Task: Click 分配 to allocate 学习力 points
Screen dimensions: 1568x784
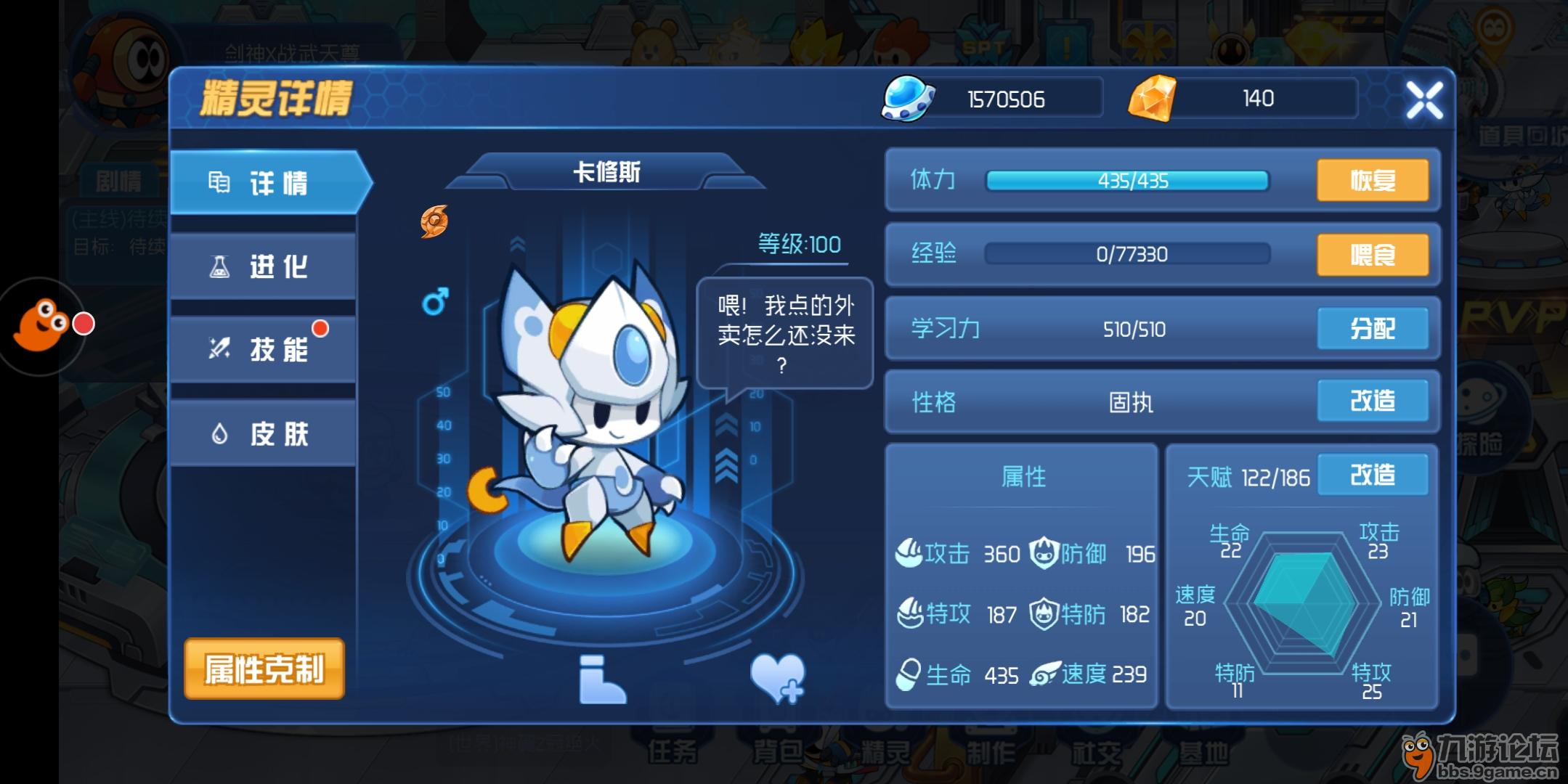Action: (1373, 328)
